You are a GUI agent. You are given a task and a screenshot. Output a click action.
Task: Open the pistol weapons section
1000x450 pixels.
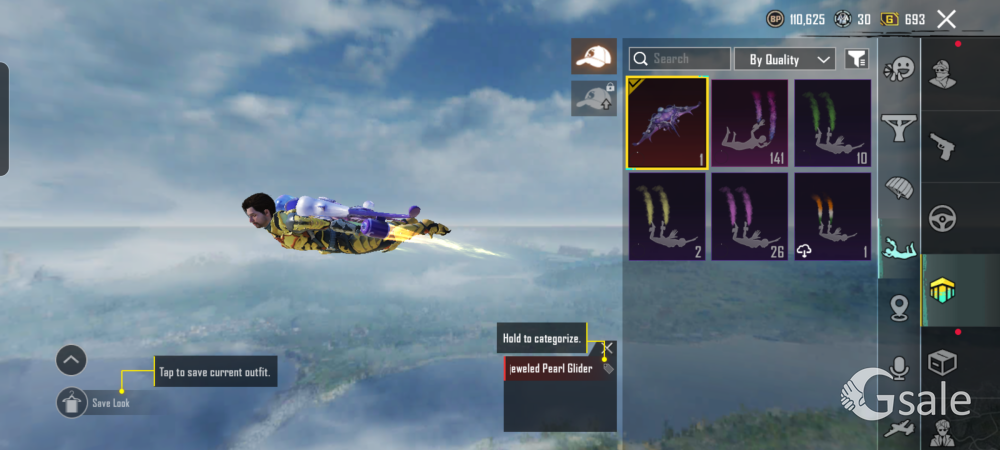(943, 146)
